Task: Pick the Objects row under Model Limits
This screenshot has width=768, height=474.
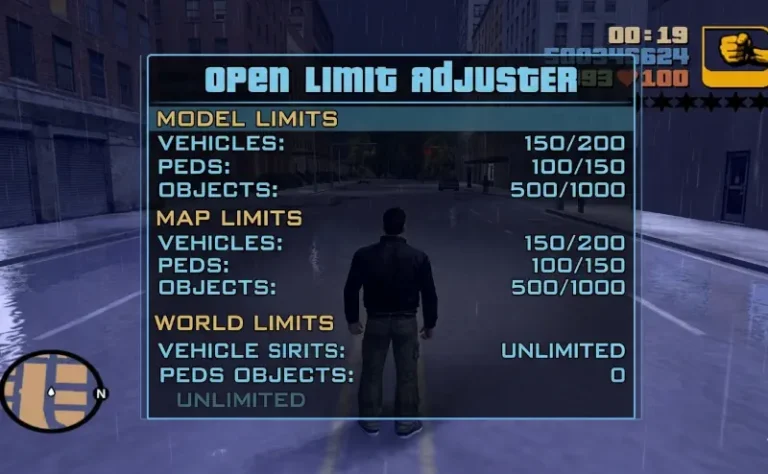Action: pyautogui.click(x=391, y=190)
